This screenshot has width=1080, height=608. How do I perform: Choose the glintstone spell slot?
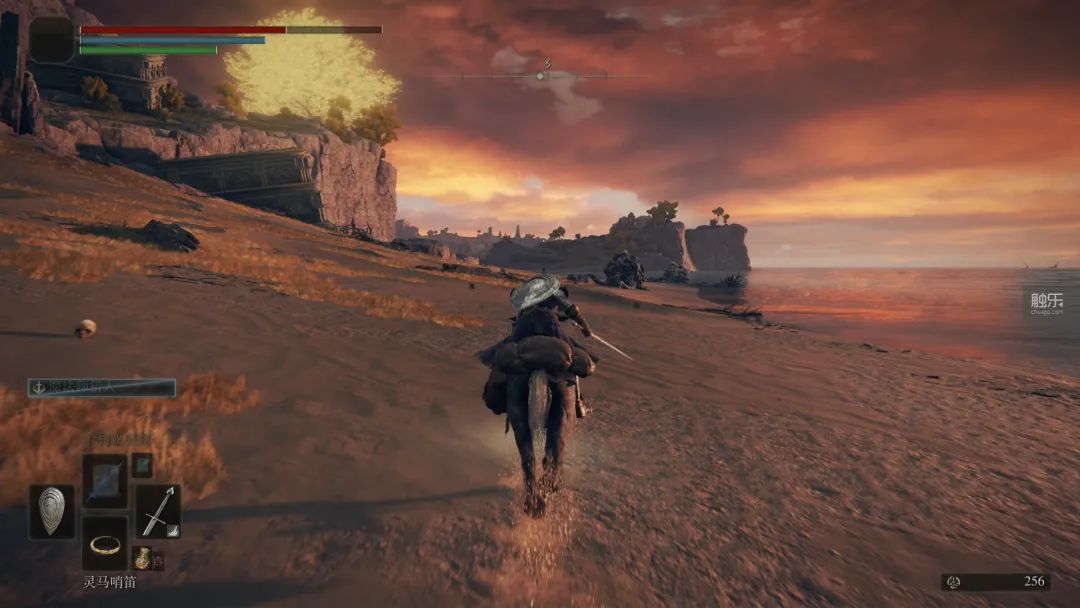(104, 480)
